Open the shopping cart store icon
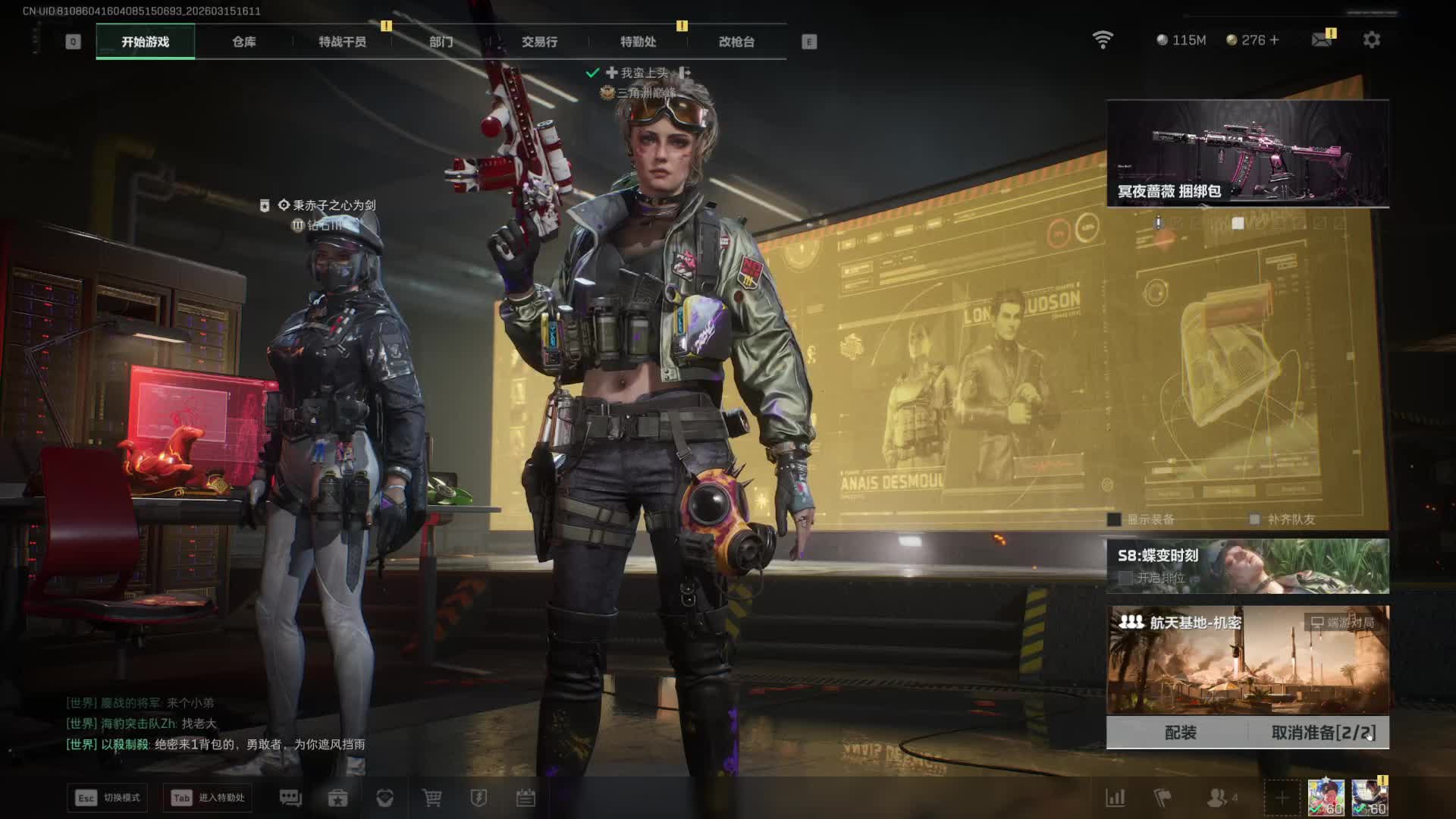 click(x=431, y=798)
